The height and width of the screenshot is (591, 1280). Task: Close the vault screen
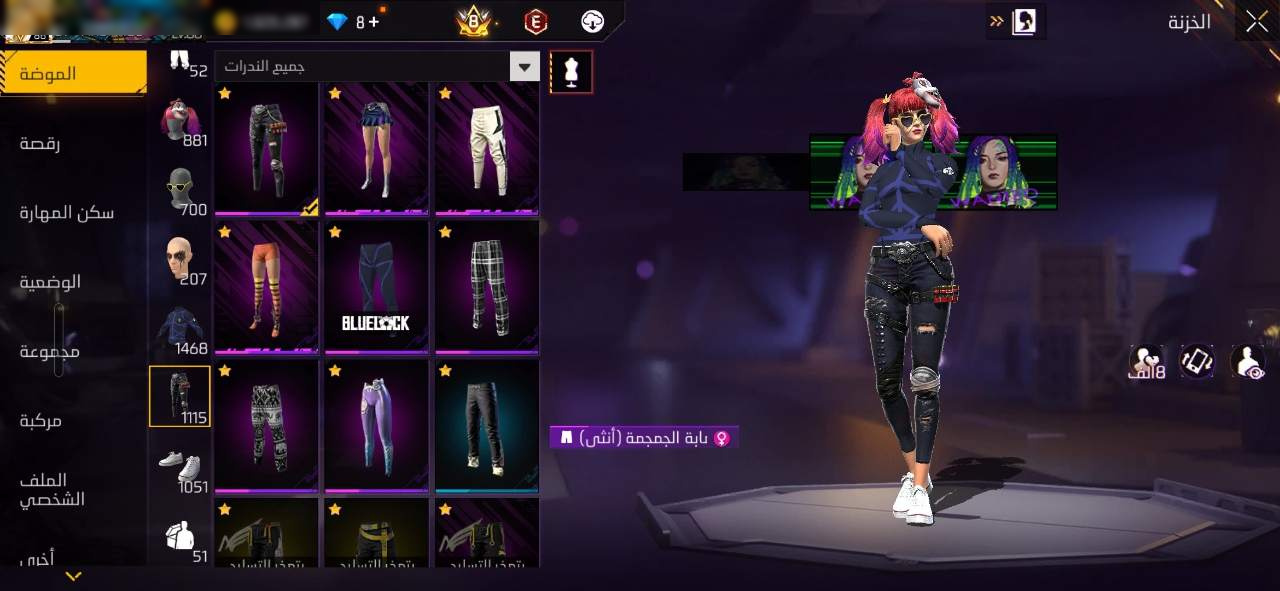click(x=1255, y=21)
